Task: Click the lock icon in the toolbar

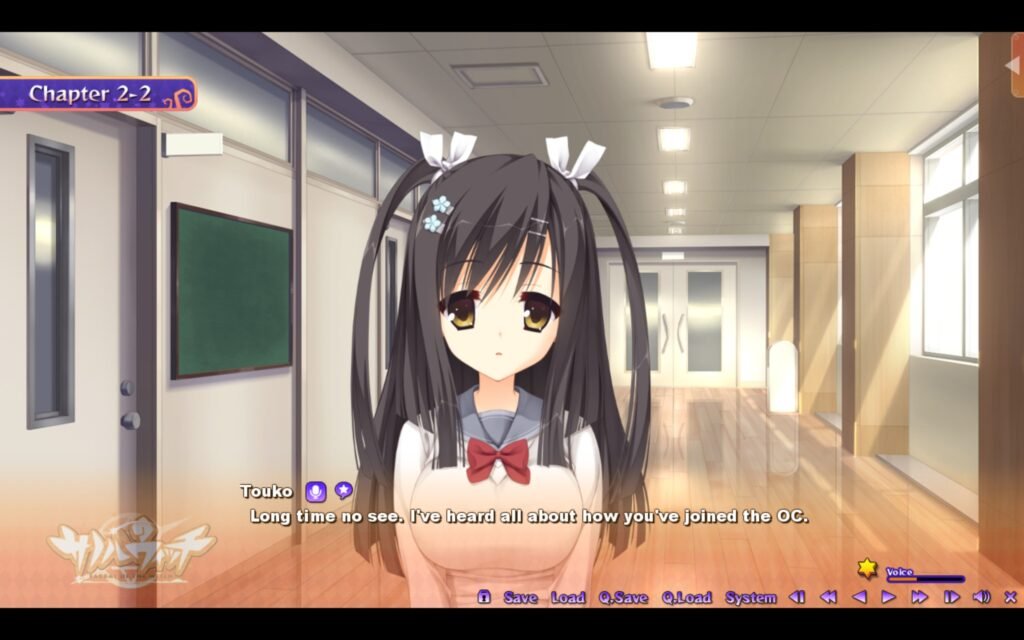Action: [x=484, y=597]
